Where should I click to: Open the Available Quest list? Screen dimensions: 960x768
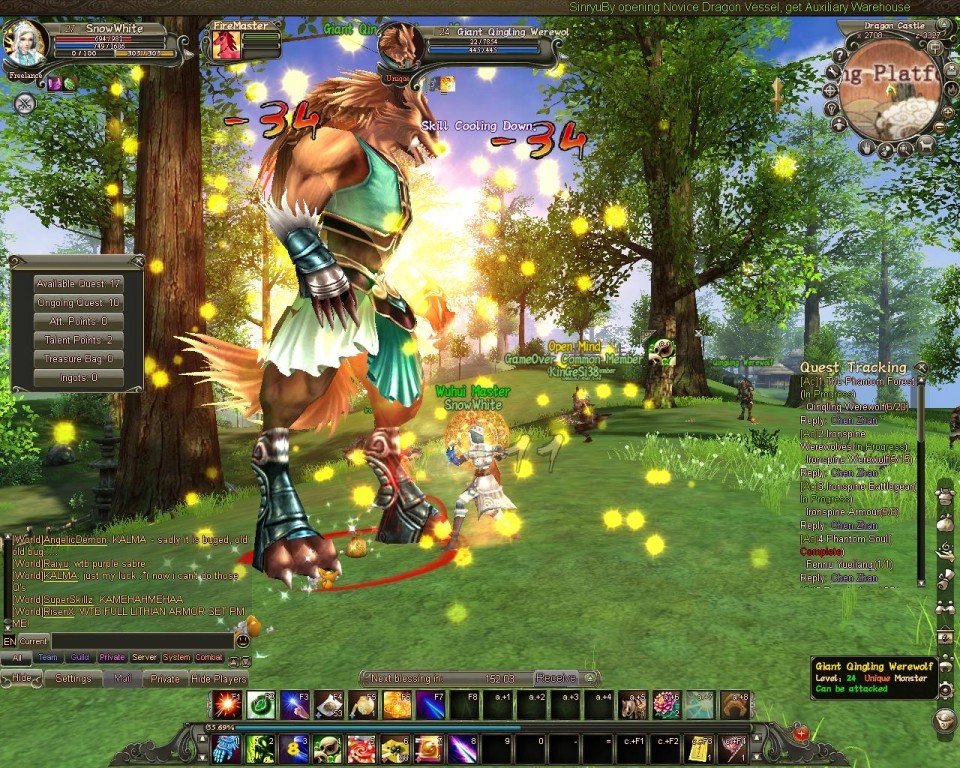(78, 284)
